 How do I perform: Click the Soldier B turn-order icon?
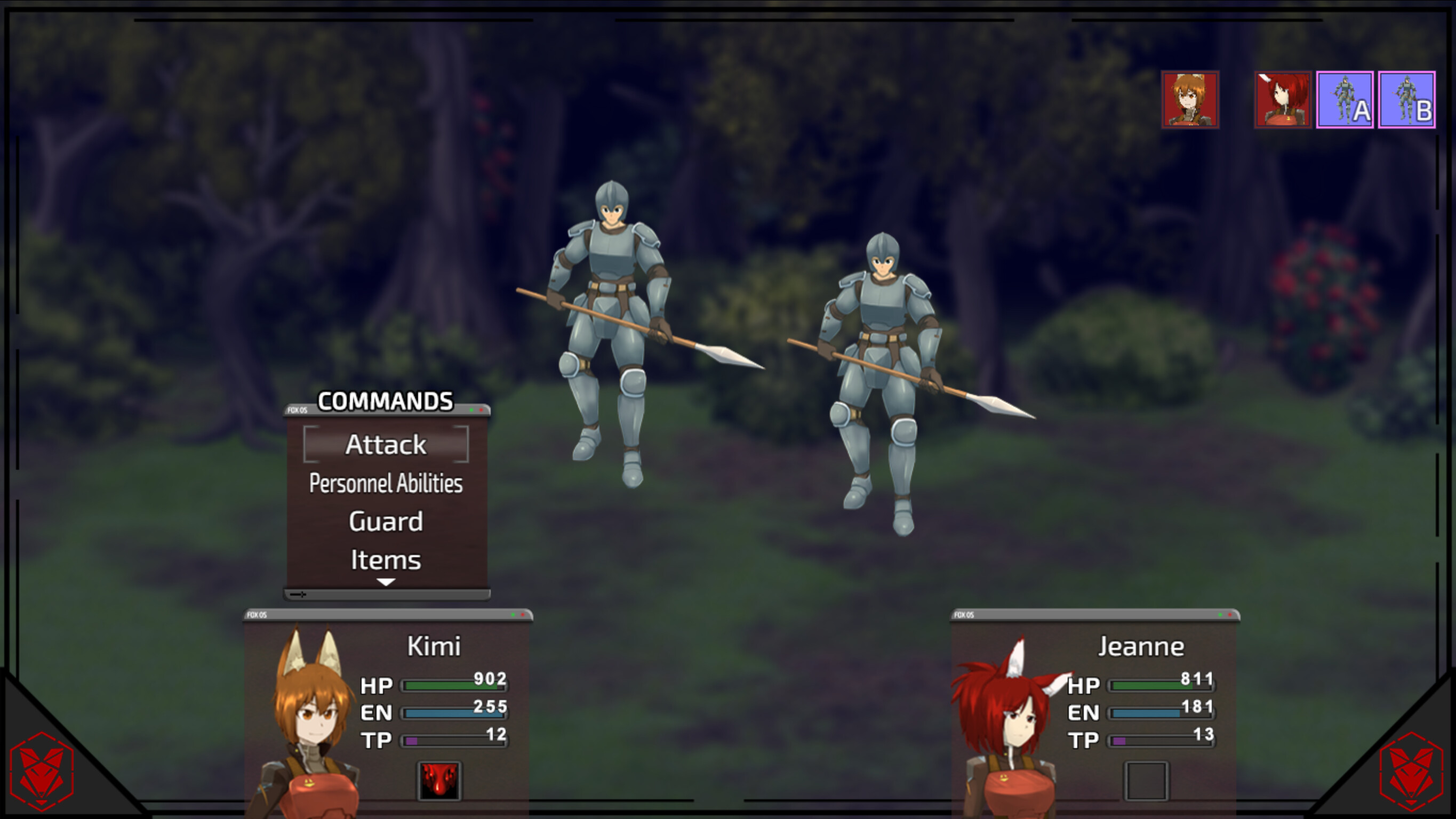[1406, 101]
